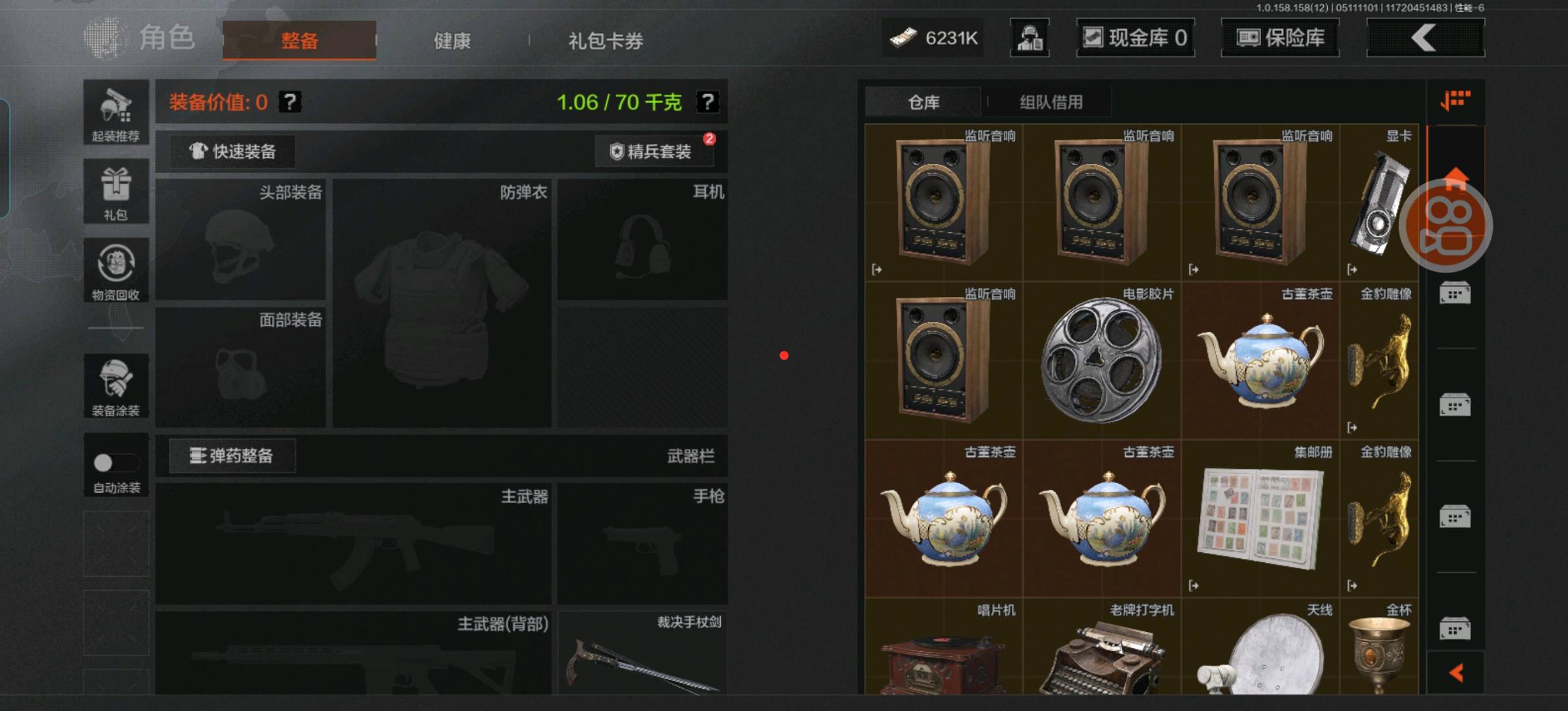Screen dimensions: 1568x711
Task: Toggle the 自动涂装 switch
Action: pyautogui.click(x=116, y=463)
